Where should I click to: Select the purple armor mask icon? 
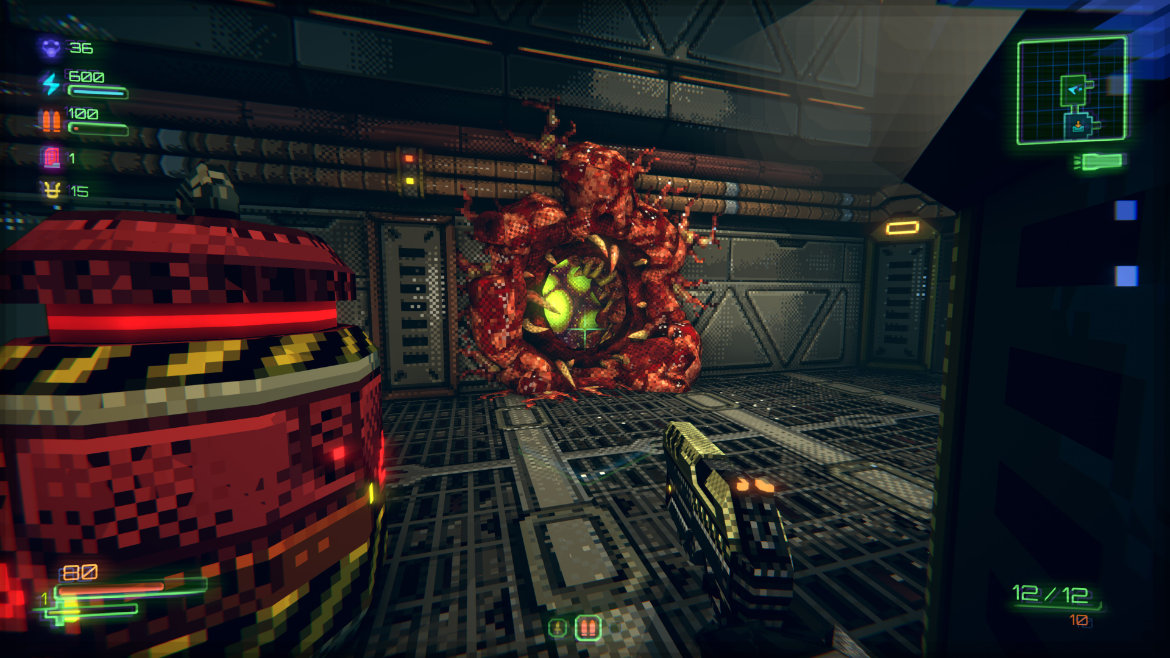[x=49, y=46]
